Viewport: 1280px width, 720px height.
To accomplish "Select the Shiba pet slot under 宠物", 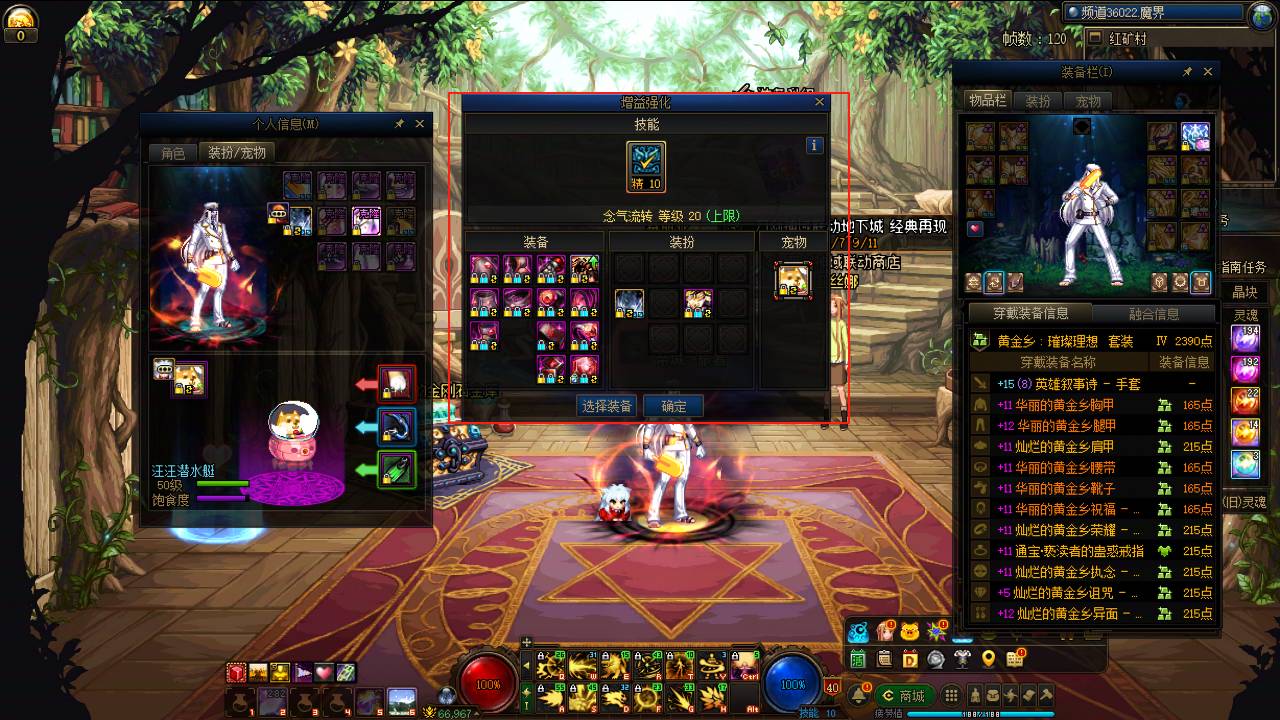I will [793, 280].
